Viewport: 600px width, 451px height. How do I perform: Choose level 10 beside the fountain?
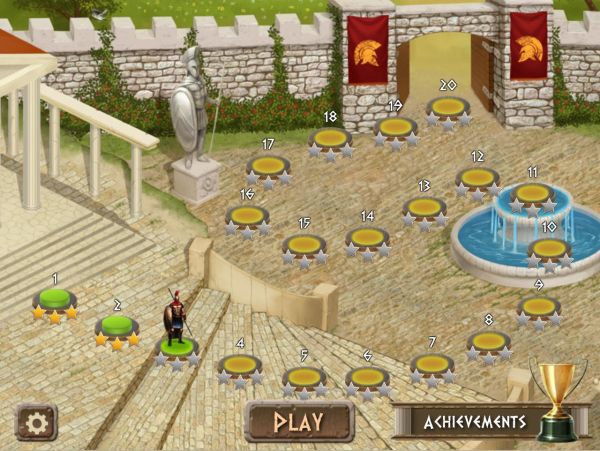549,248
